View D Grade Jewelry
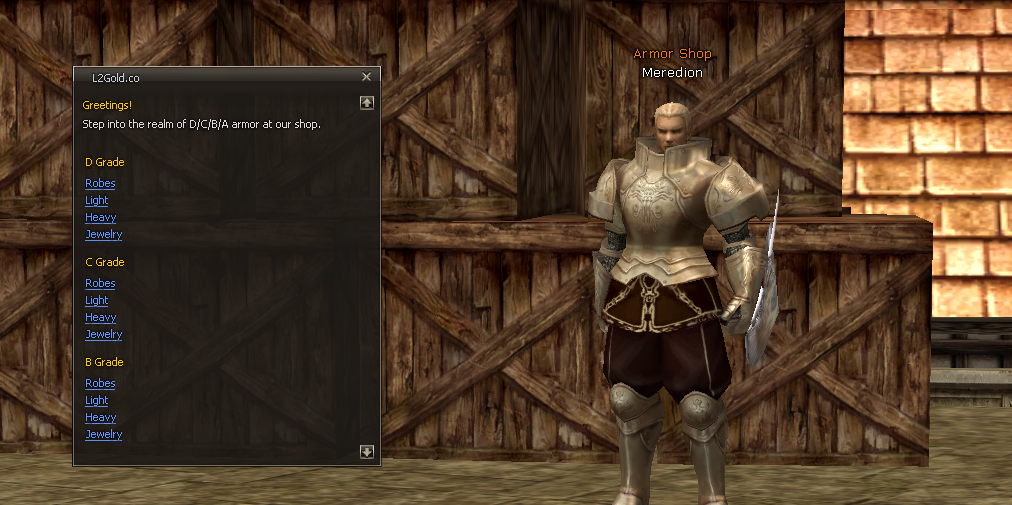The image size is (1012, 505). click(103, 235)
